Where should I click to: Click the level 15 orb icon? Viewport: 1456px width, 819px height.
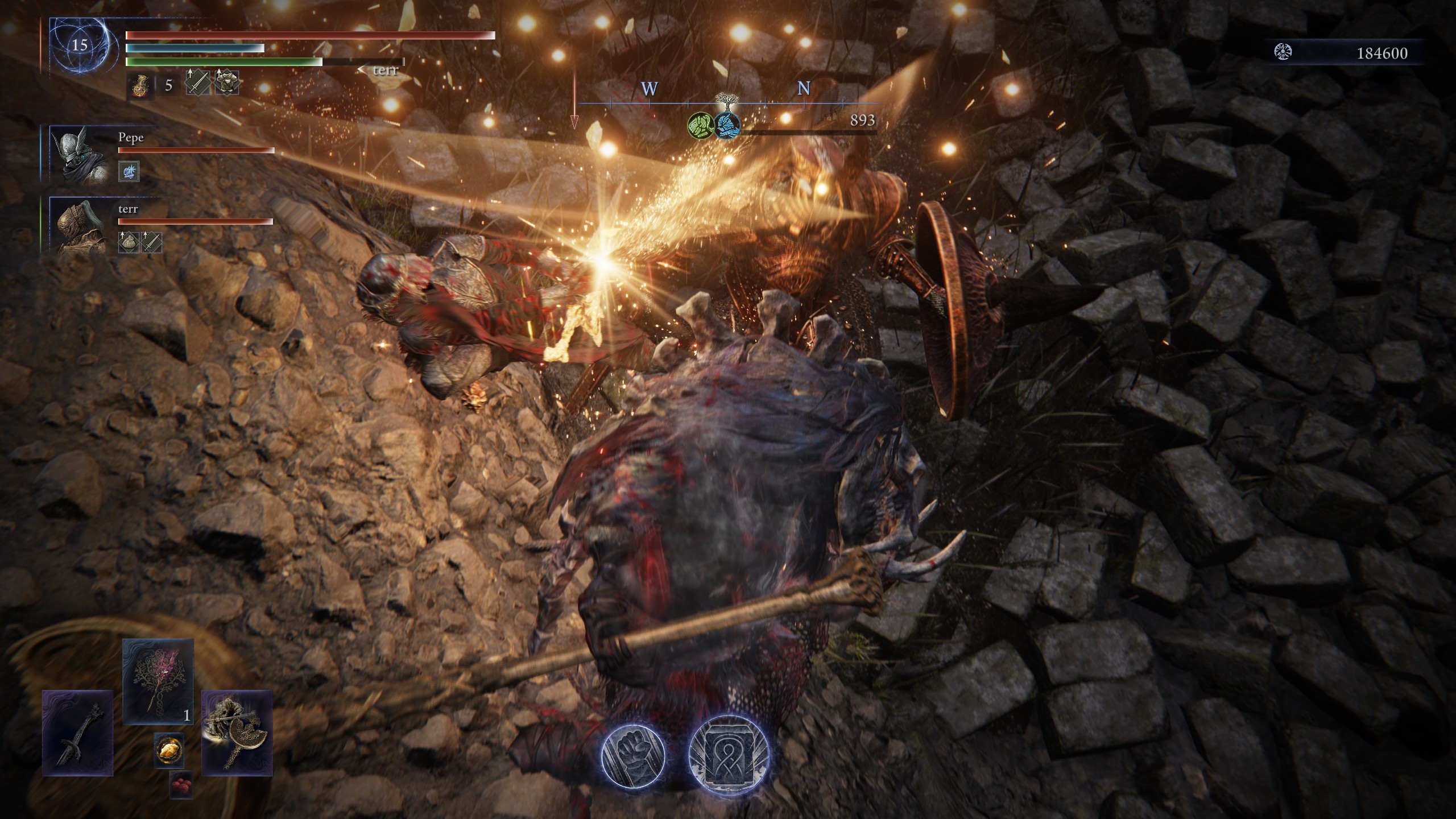[x=79, y=45]
